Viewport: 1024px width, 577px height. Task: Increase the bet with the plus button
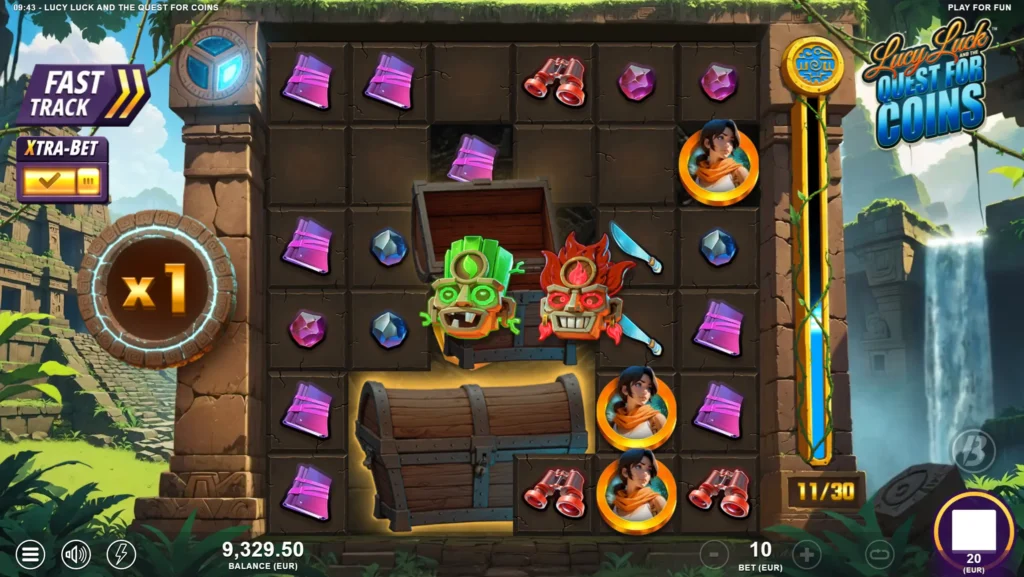pyautogui.click(x=807, y=553)
